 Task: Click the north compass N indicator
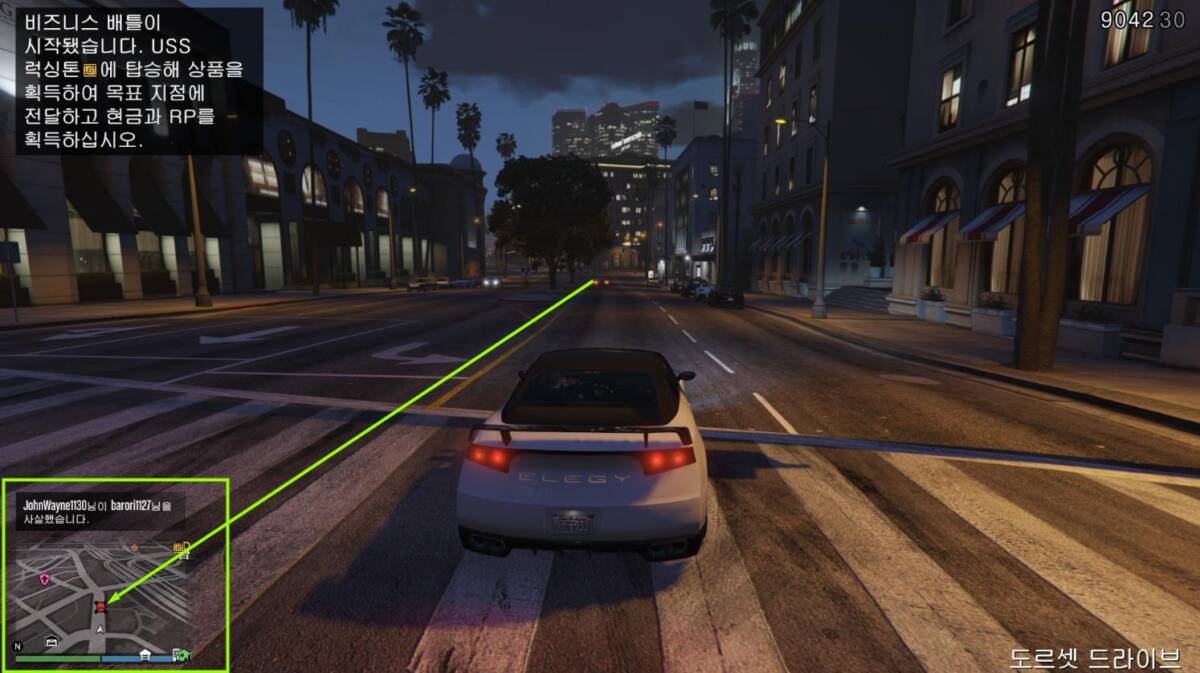(x=17, y=645)
